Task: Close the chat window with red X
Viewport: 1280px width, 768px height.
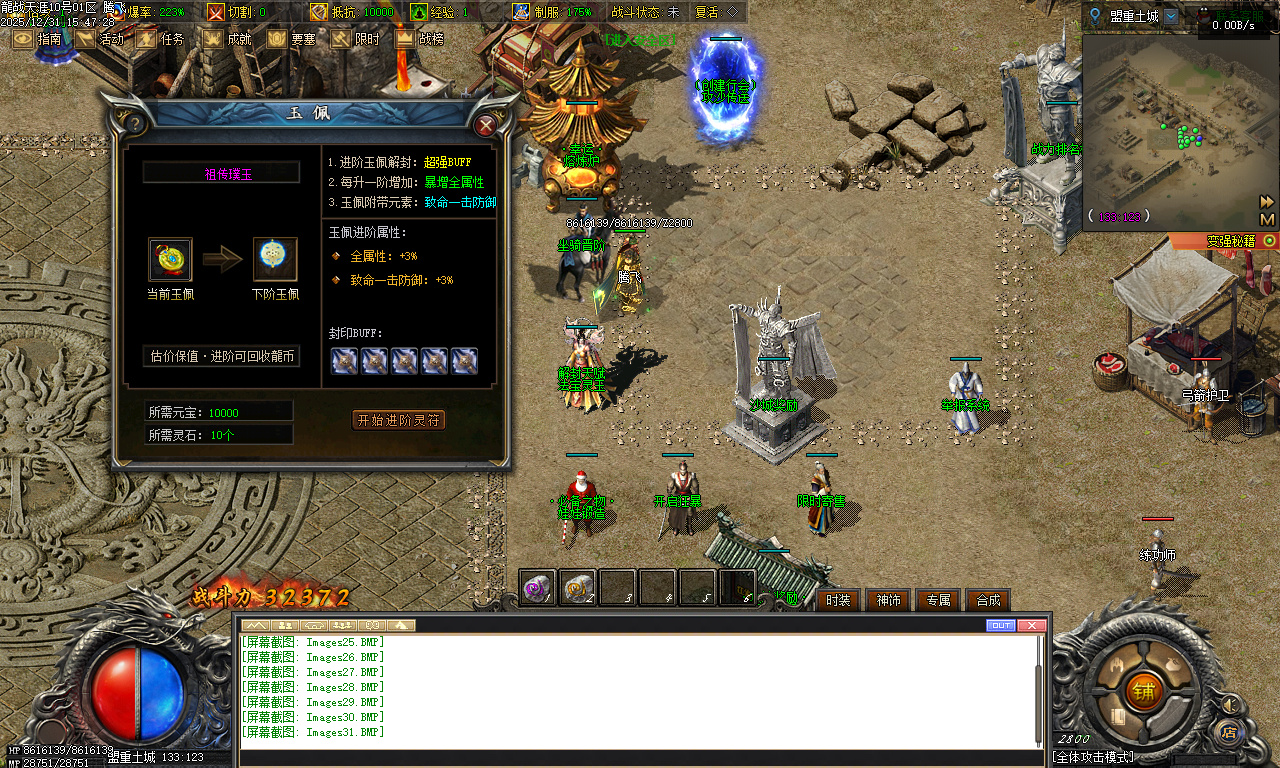Action: coord(1031,625)
